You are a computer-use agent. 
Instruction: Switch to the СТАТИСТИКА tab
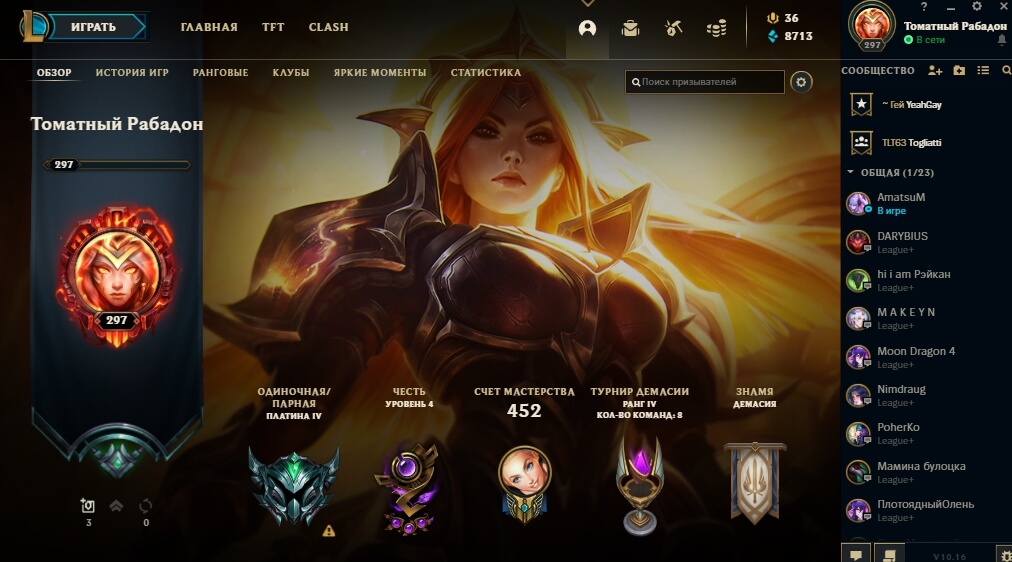tap(486, 73)
